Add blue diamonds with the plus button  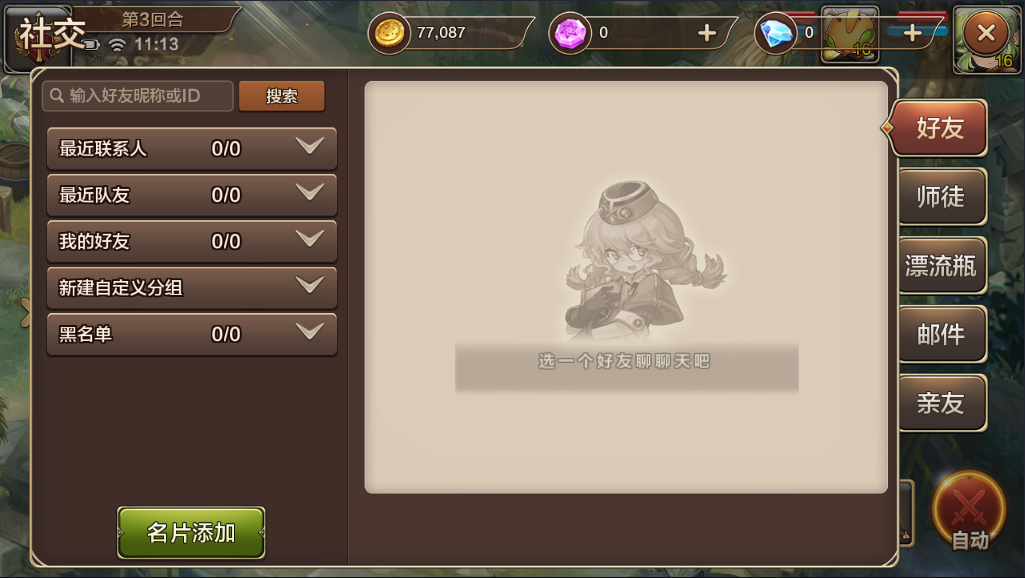pos(912,33)
